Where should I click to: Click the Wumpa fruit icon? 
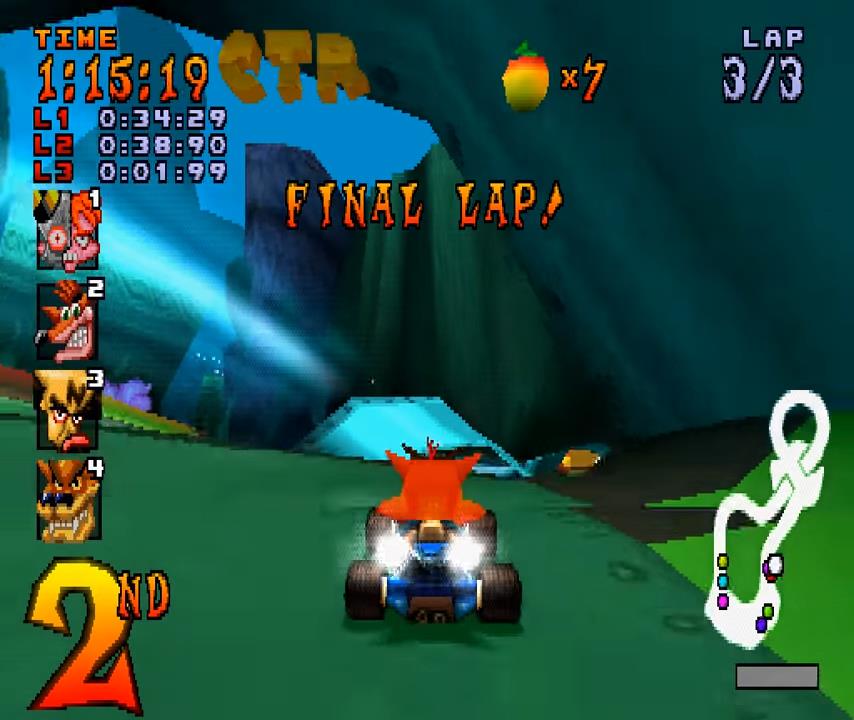point(526,76)
